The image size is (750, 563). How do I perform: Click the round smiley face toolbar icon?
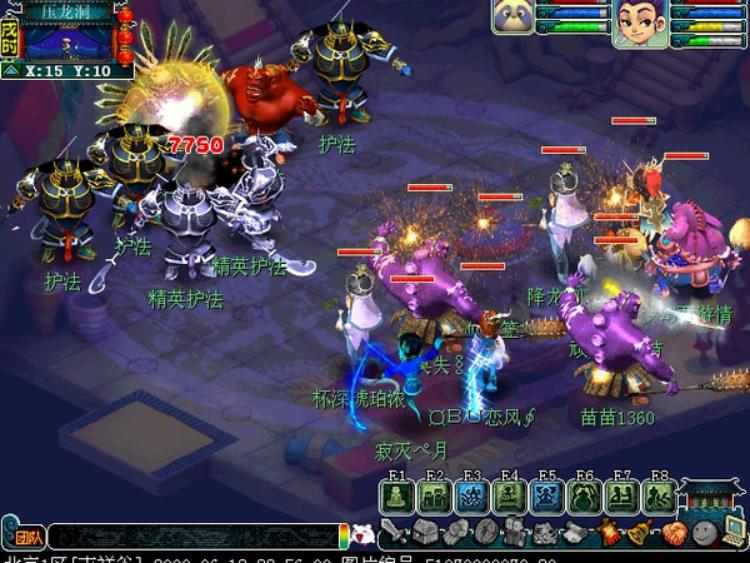tap(704, 533)
